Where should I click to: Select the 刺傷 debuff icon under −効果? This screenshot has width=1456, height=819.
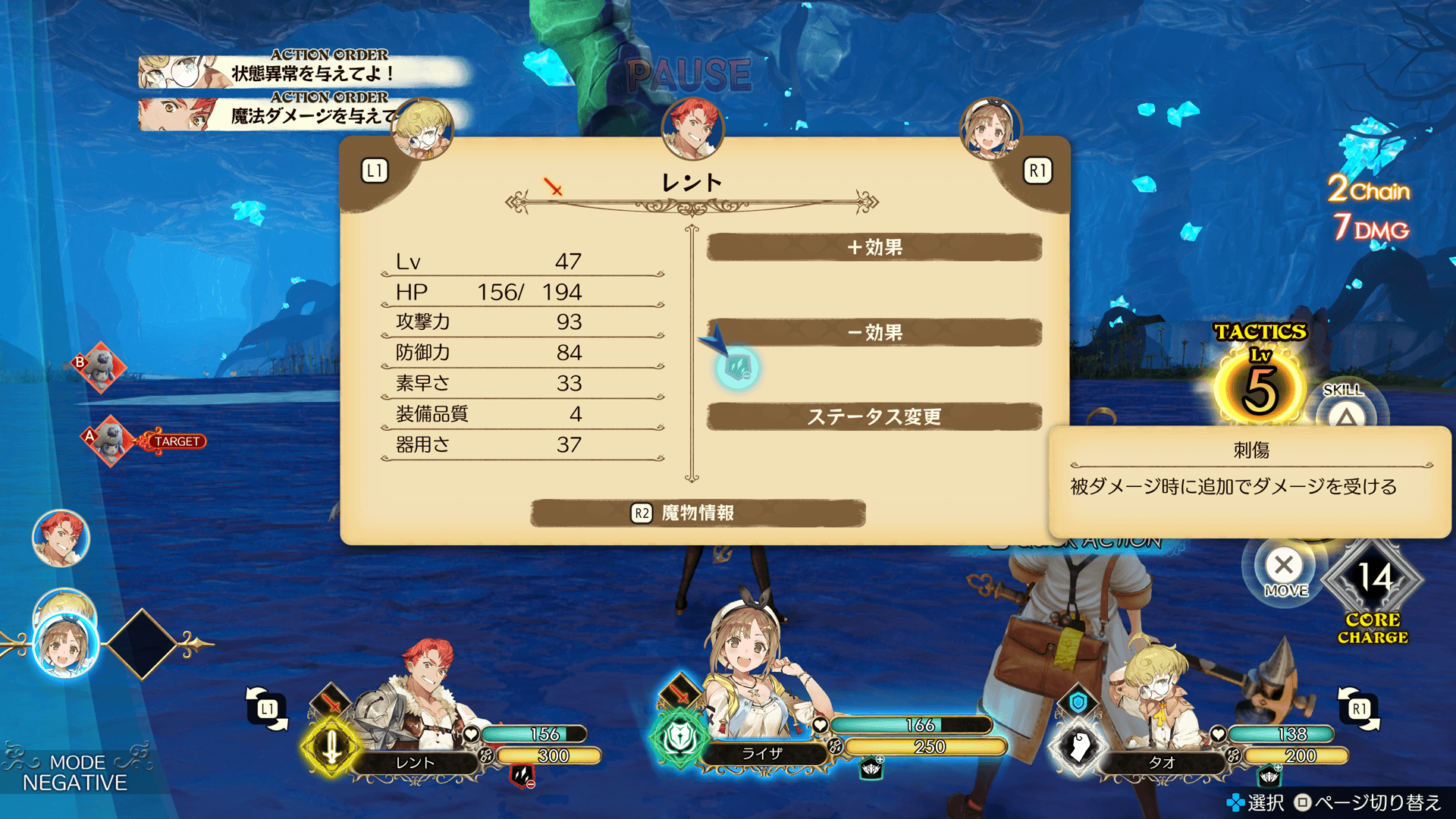737,369
